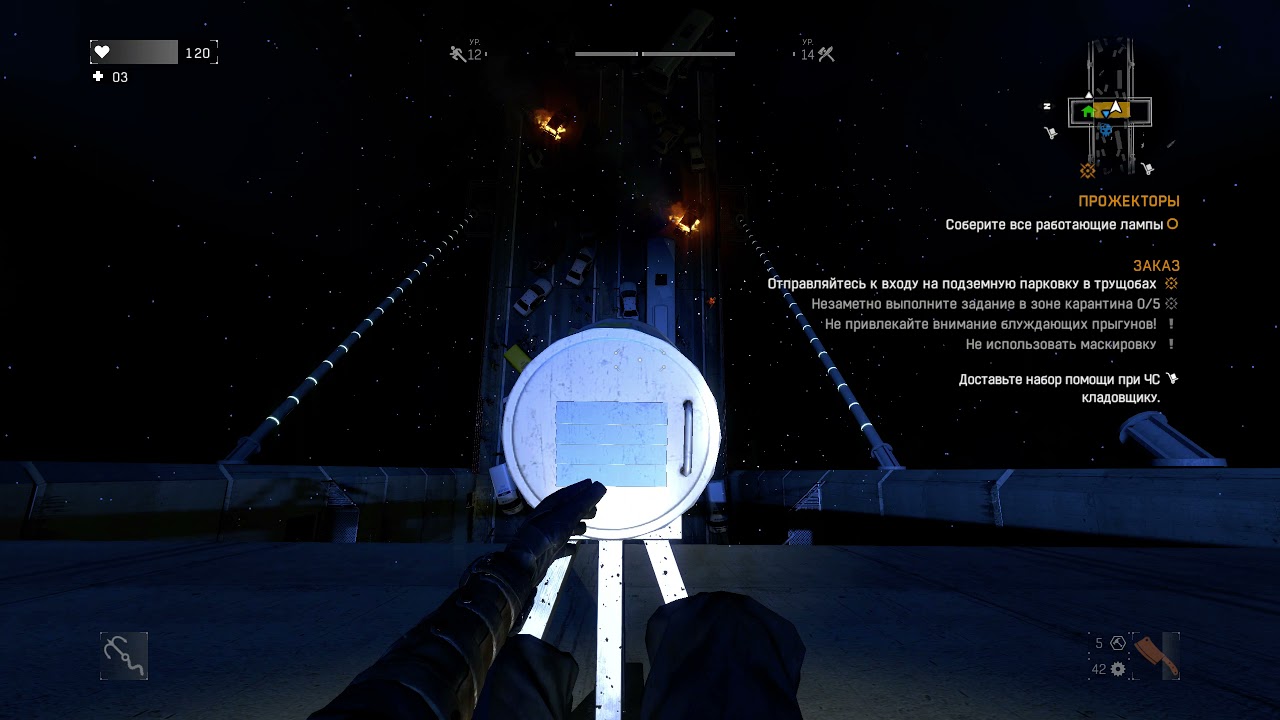Select objective Соберите все работающие лампы
Viewport: 1280px width, 720px height.
pyautogui.click(x=1054, y=225)
